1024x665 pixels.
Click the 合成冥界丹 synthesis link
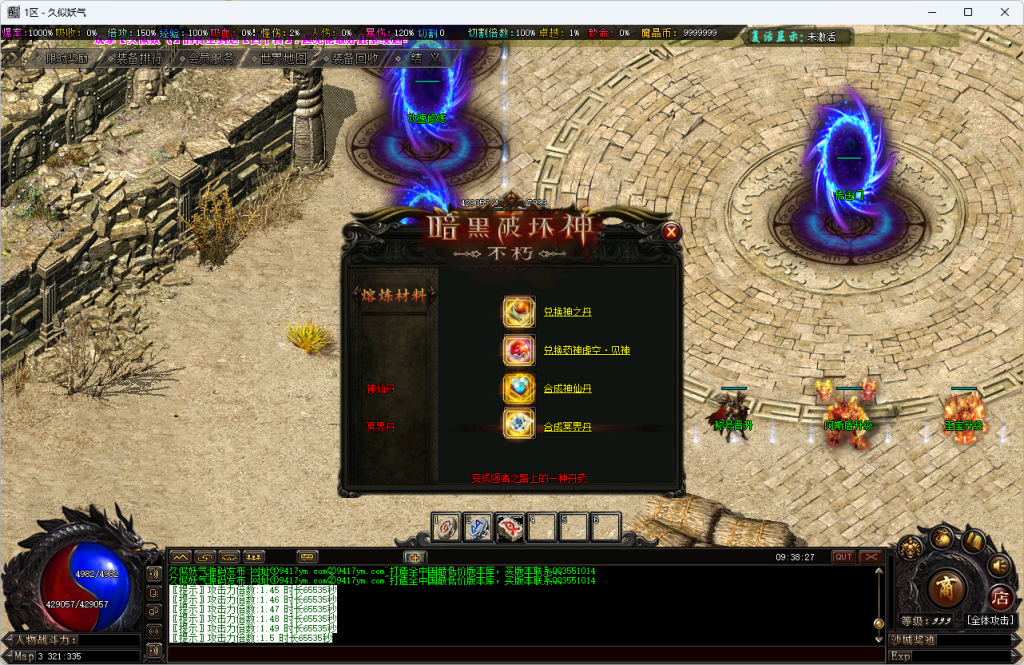(x=567, y=427)
